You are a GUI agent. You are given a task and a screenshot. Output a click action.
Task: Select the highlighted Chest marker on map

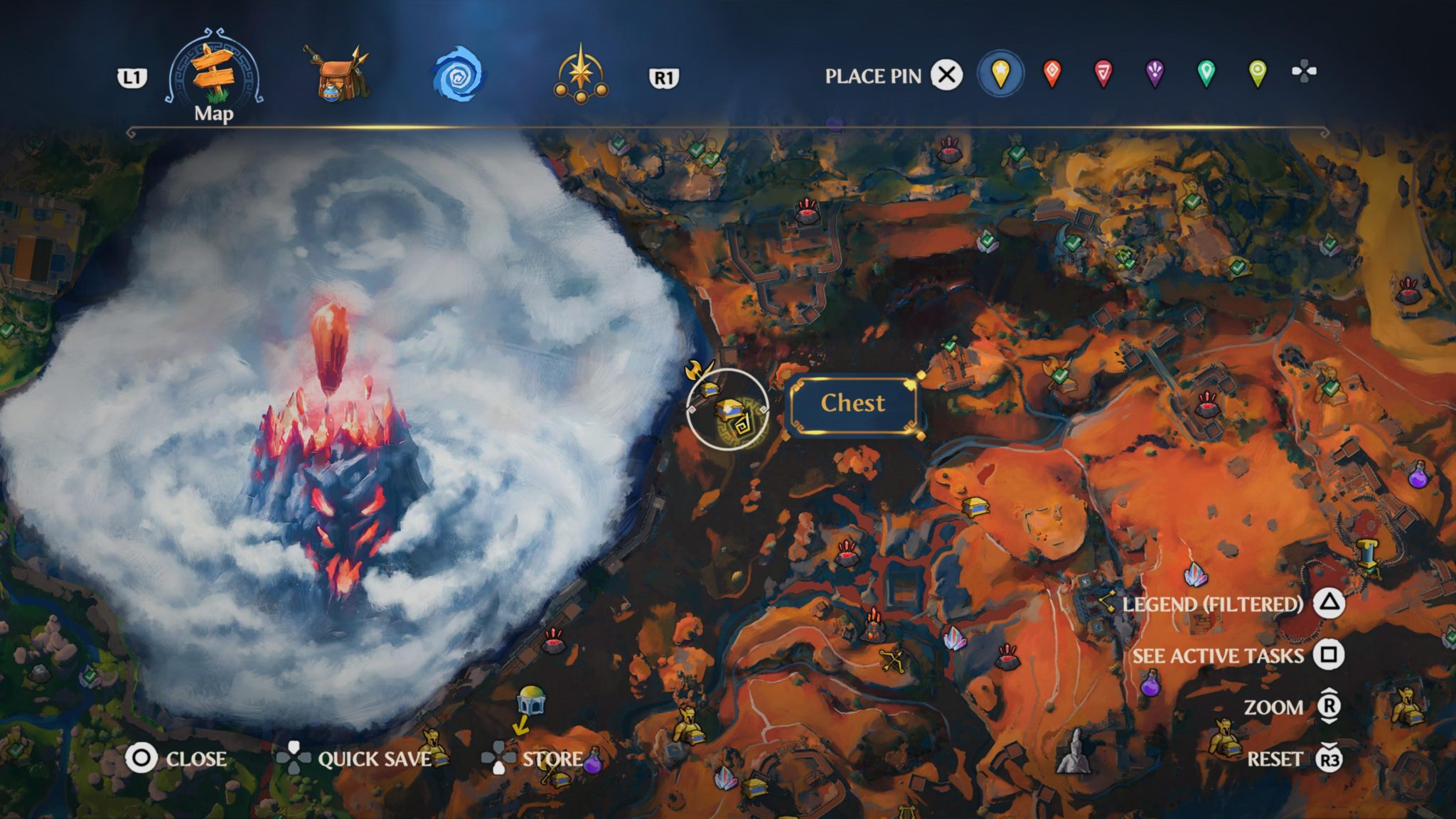(729, 412)
